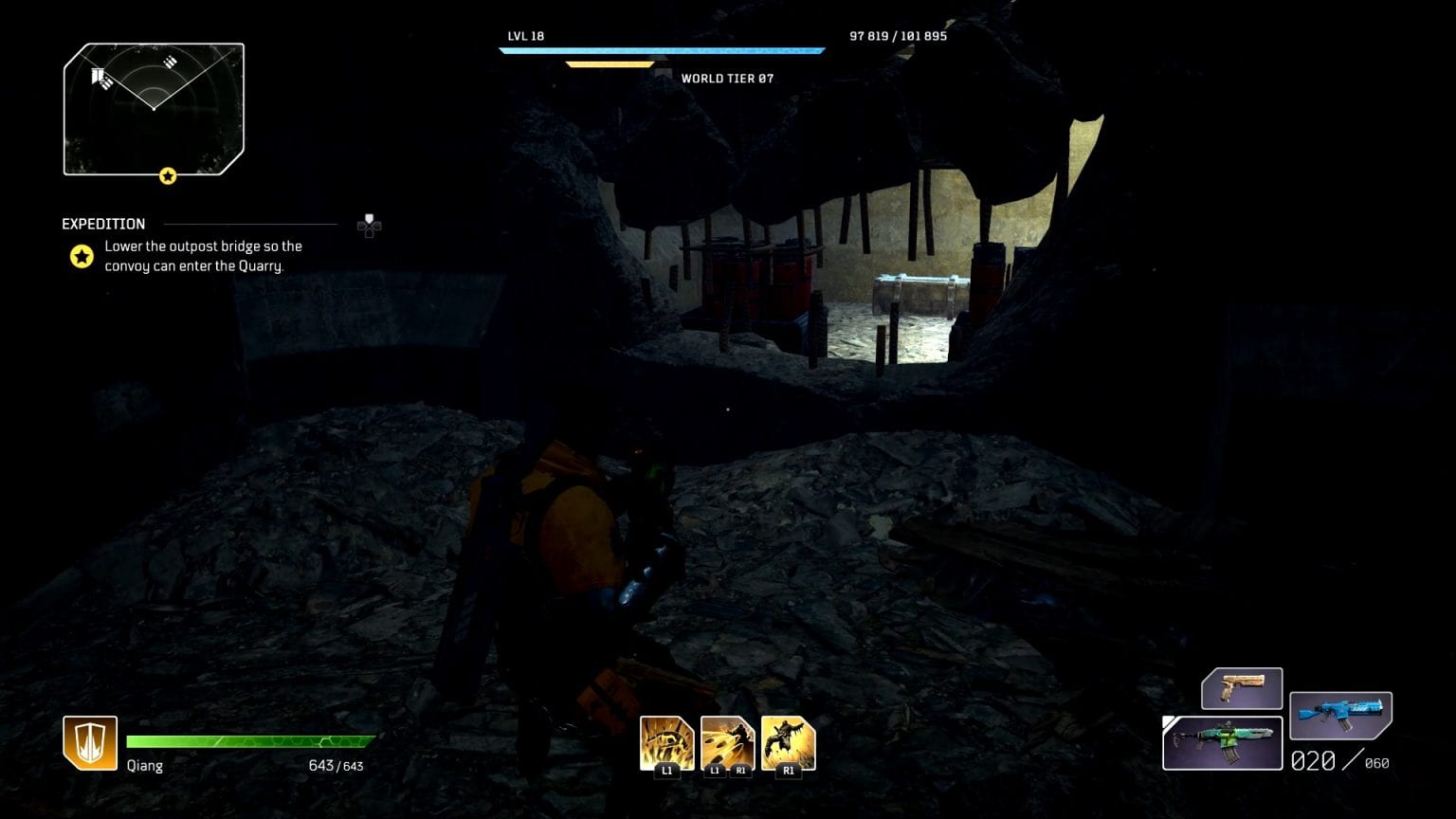This screenshot has height=819, width=1456.
Task: Open the World Tier 07 progress display
Action: (611, 64)
